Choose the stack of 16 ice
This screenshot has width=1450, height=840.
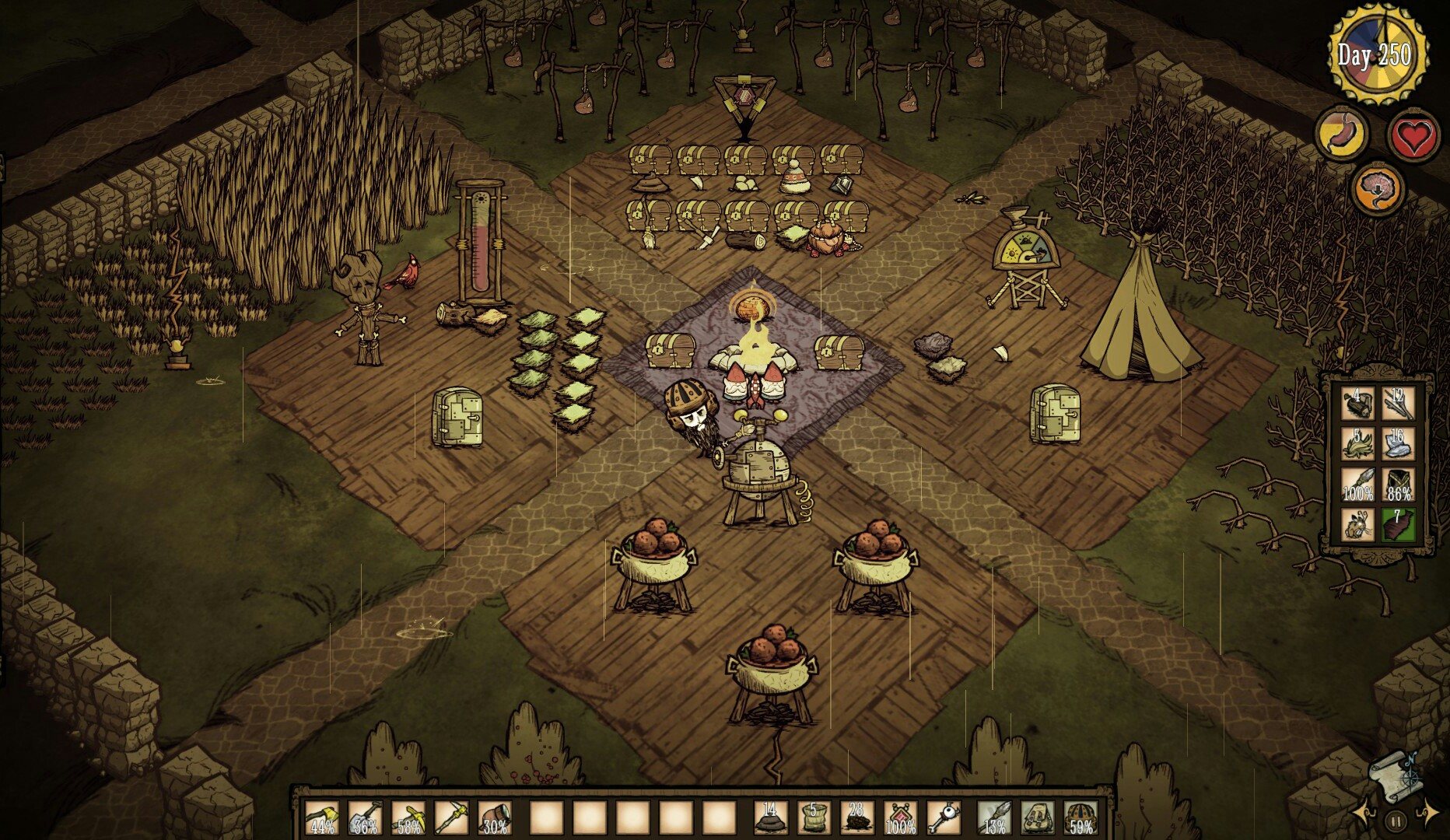click(x=1398, y=444)
